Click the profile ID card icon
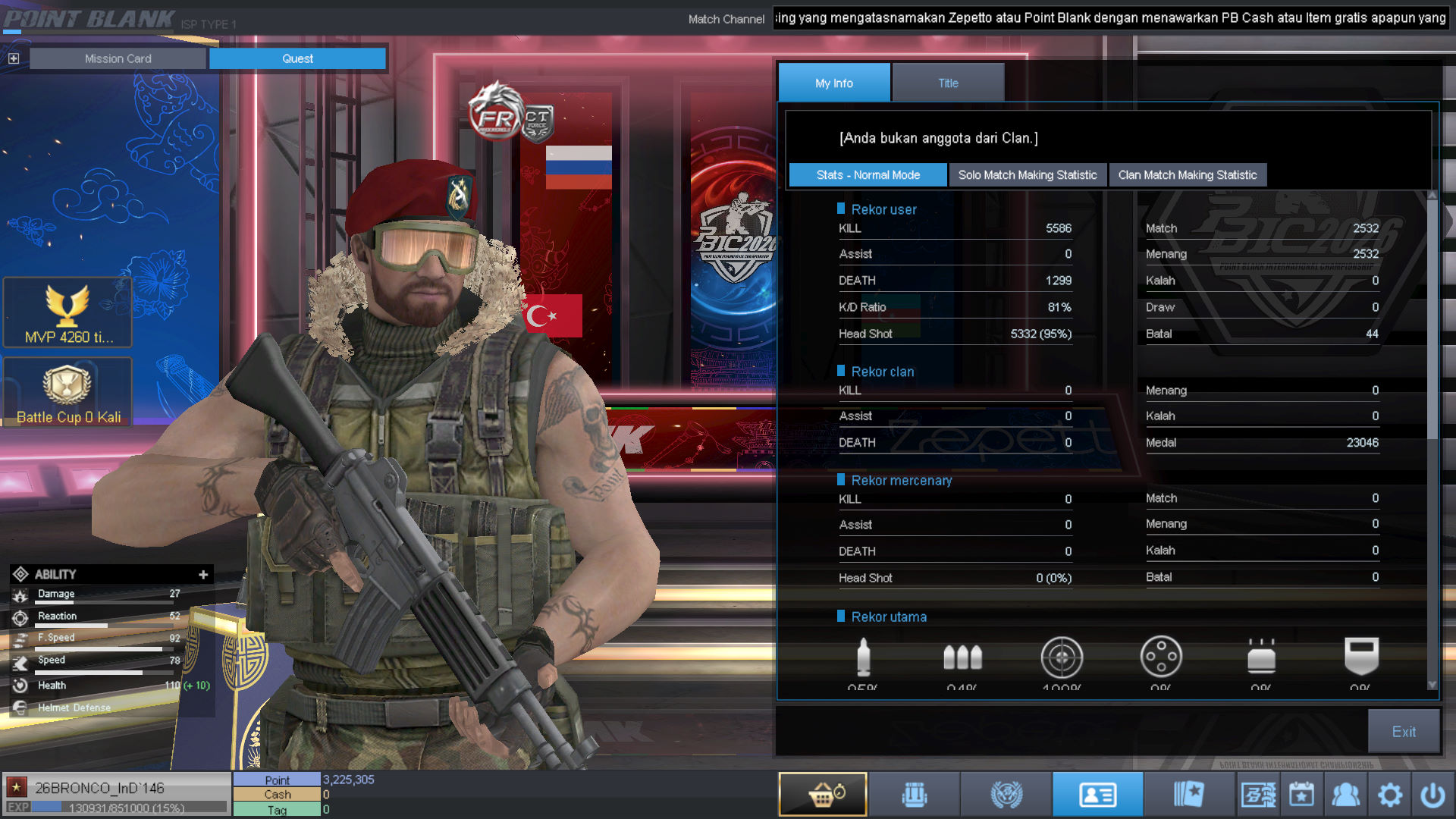 [x=1097, y=795]
